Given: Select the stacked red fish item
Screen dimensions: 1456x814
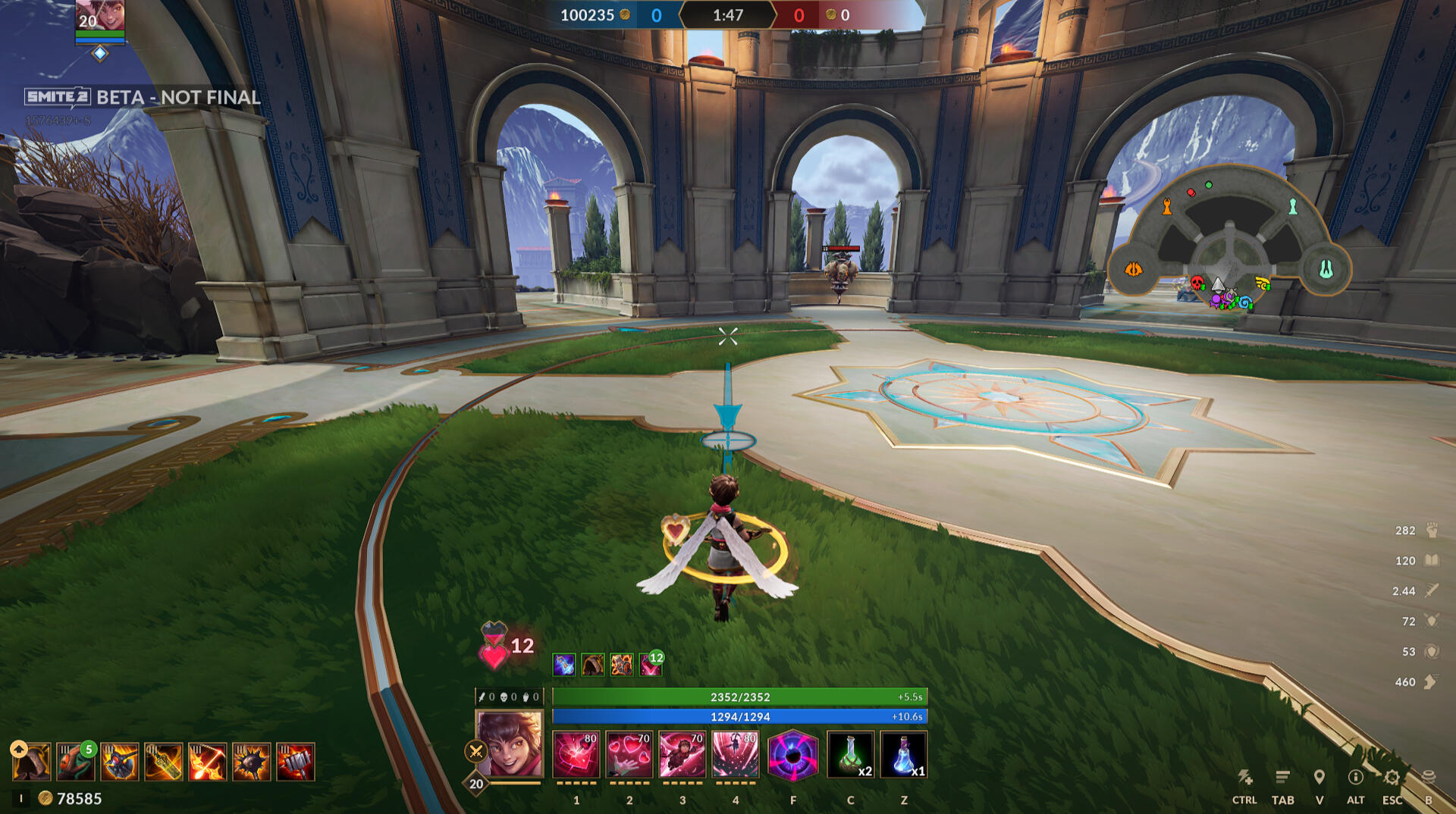Looking at the screenshot, I should (76, 762).
